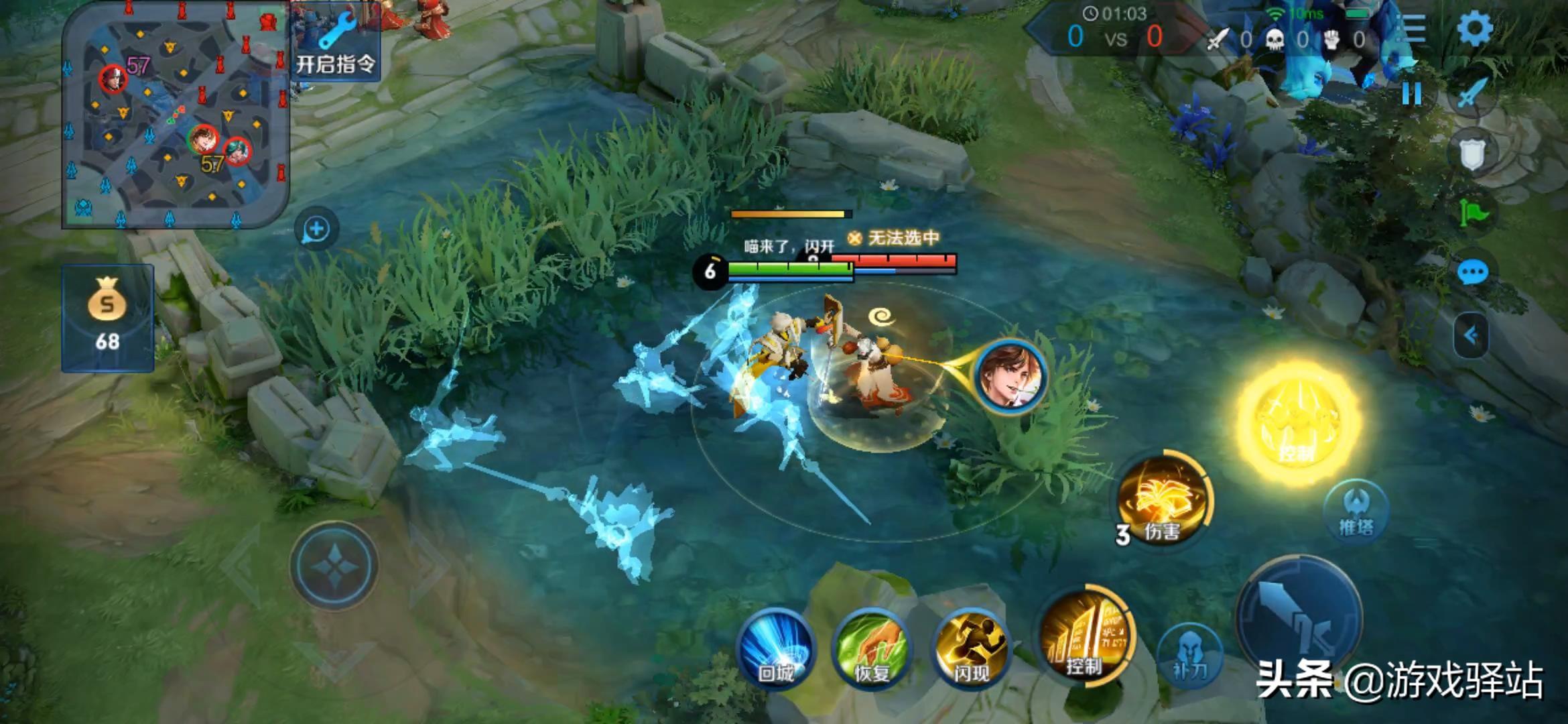Screen dimensions: 1568x724
Task: Send the sword attack signal
Action: pyautogui.click(x=1472, y=93)
